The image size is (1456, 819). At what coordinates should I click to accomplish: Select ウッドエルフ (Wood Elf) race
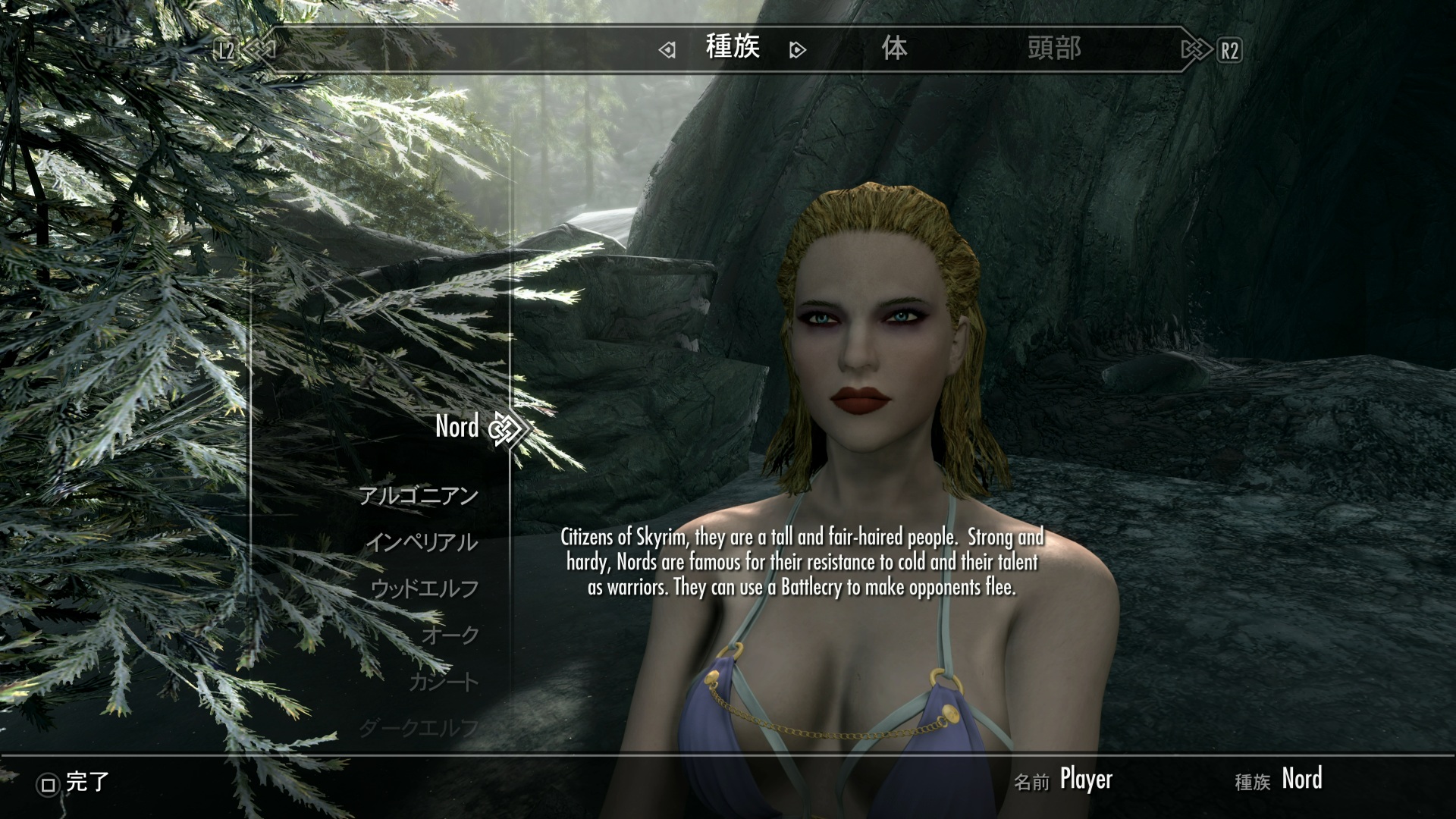coord(425,588)
